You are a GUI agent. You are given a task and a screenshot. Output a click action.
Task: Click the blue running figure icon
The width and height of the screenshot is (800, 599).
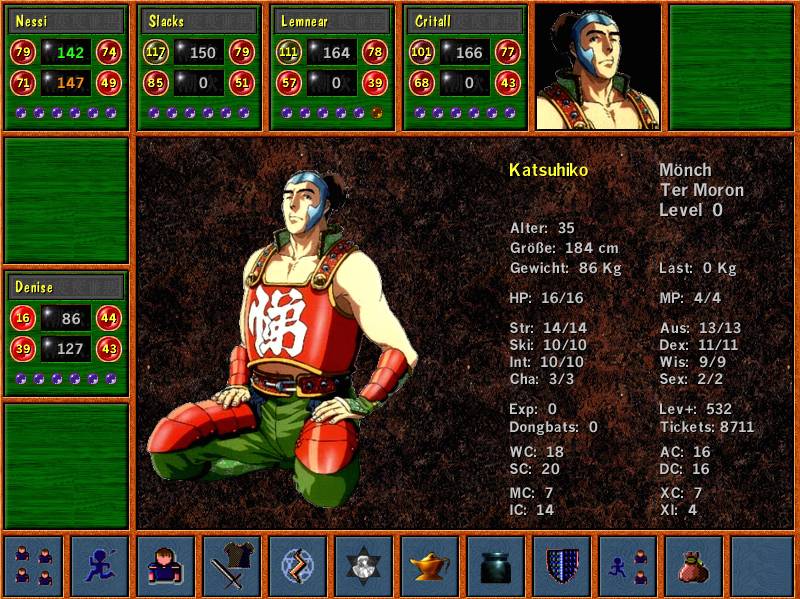pyautogui.click(x=99, y=566)
